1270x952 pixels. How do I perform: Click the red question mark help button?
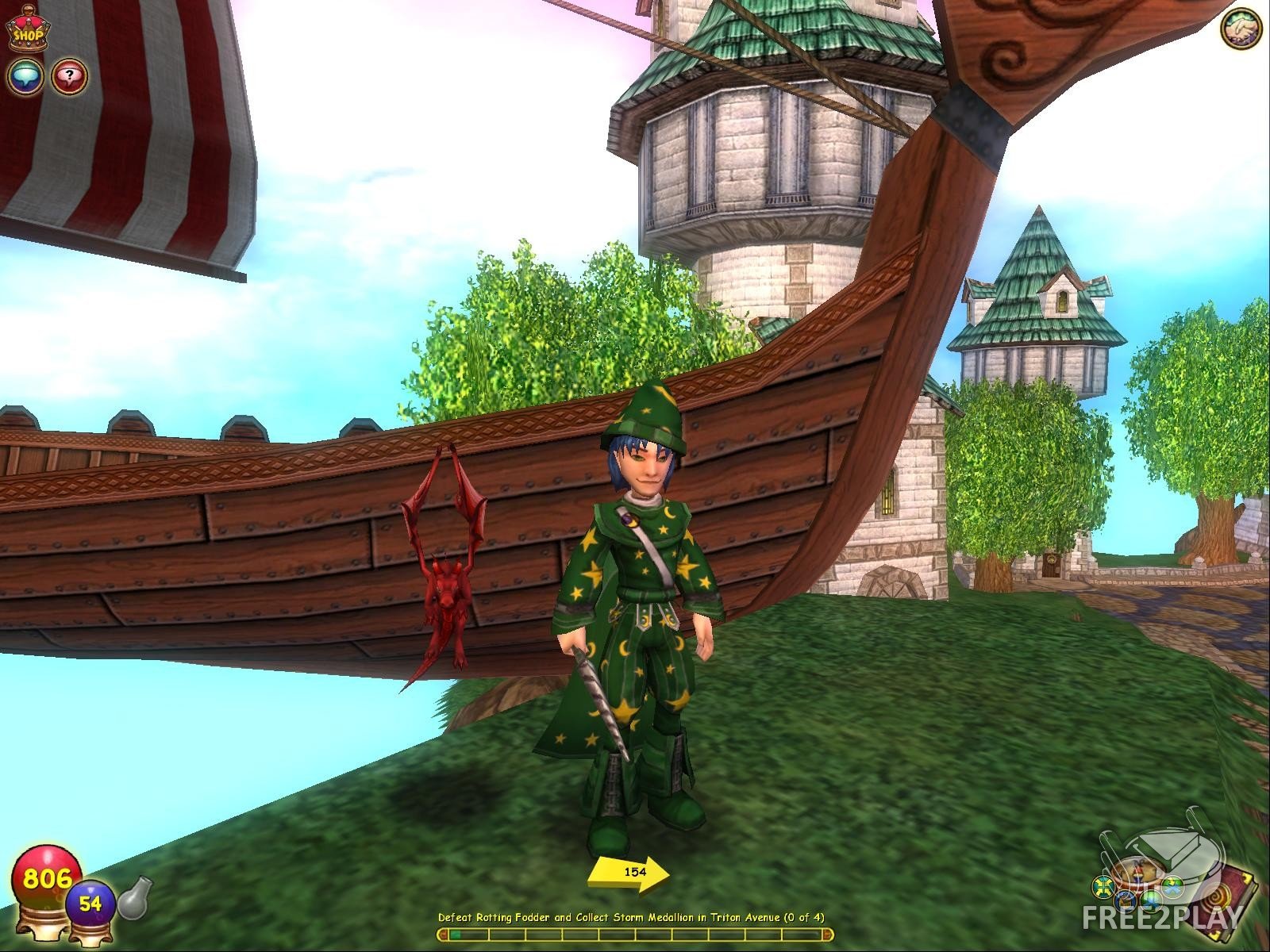pyautogui.click(x=70, y=76)
